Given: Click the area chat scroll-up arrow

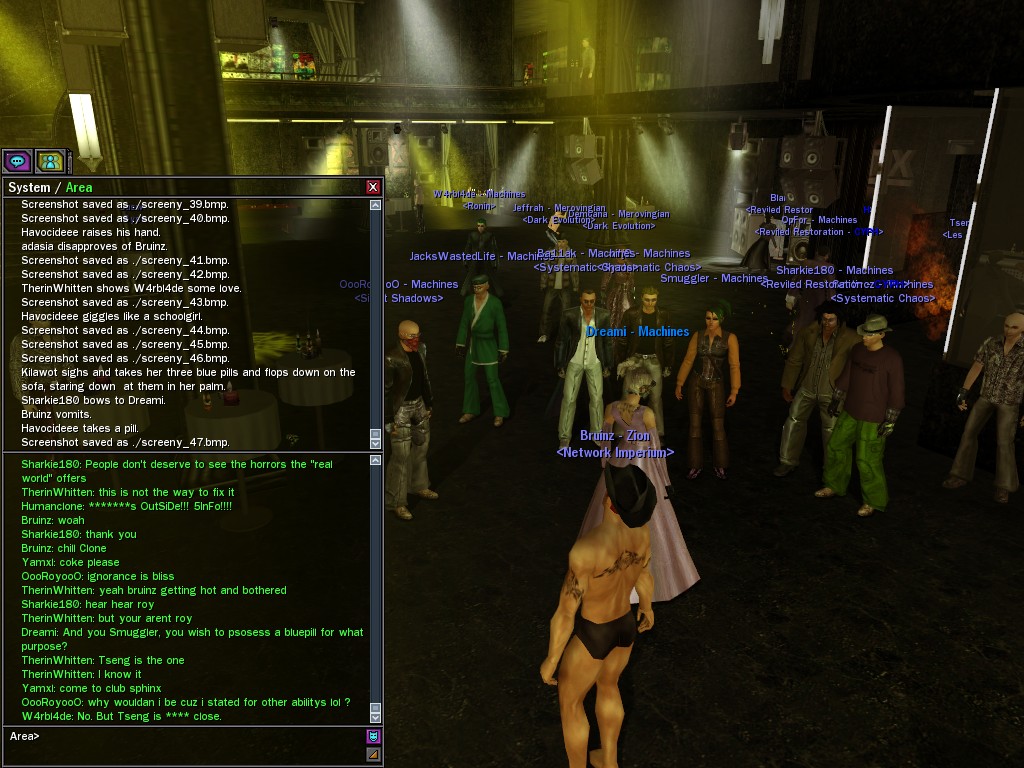Looking at the screenshot, I should tap(376, 461).
